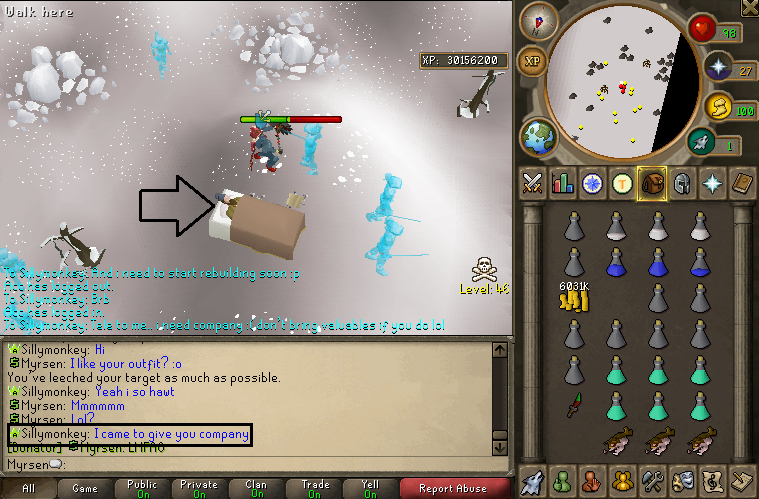759x499 pixels.
Task: Select the gold coins stack in inventory
Action: (x=573, y=299)
